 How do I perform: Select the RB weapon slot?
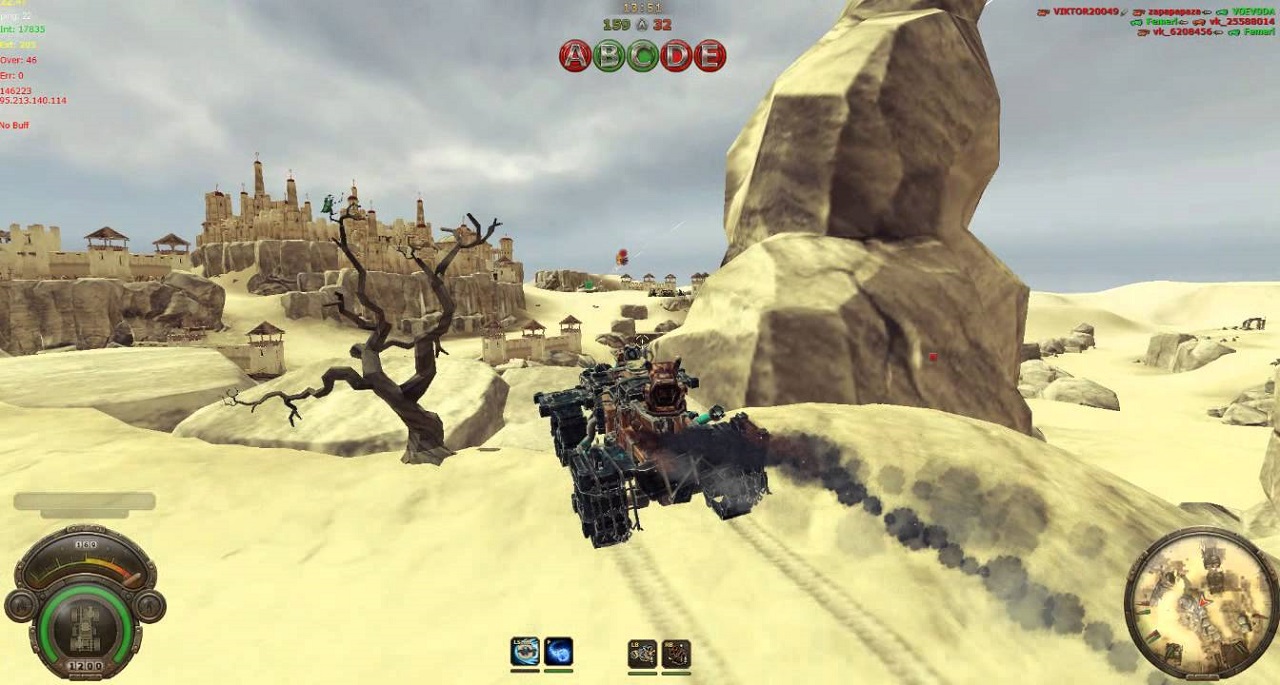[676, 653]
